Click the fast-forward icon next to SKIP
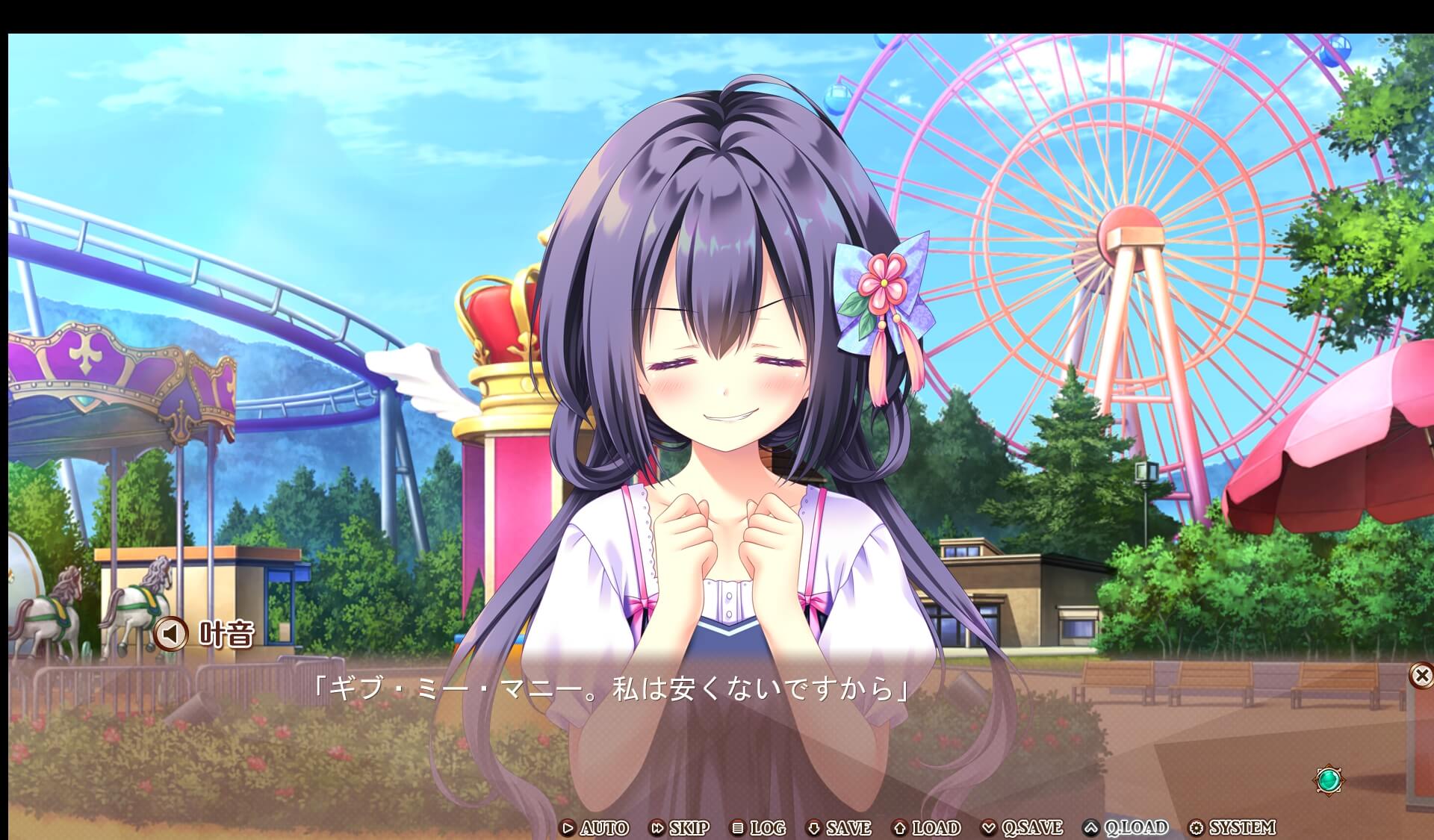This screenshot has height=840, width=1434. pyautogui.click(x=658, y=827)
